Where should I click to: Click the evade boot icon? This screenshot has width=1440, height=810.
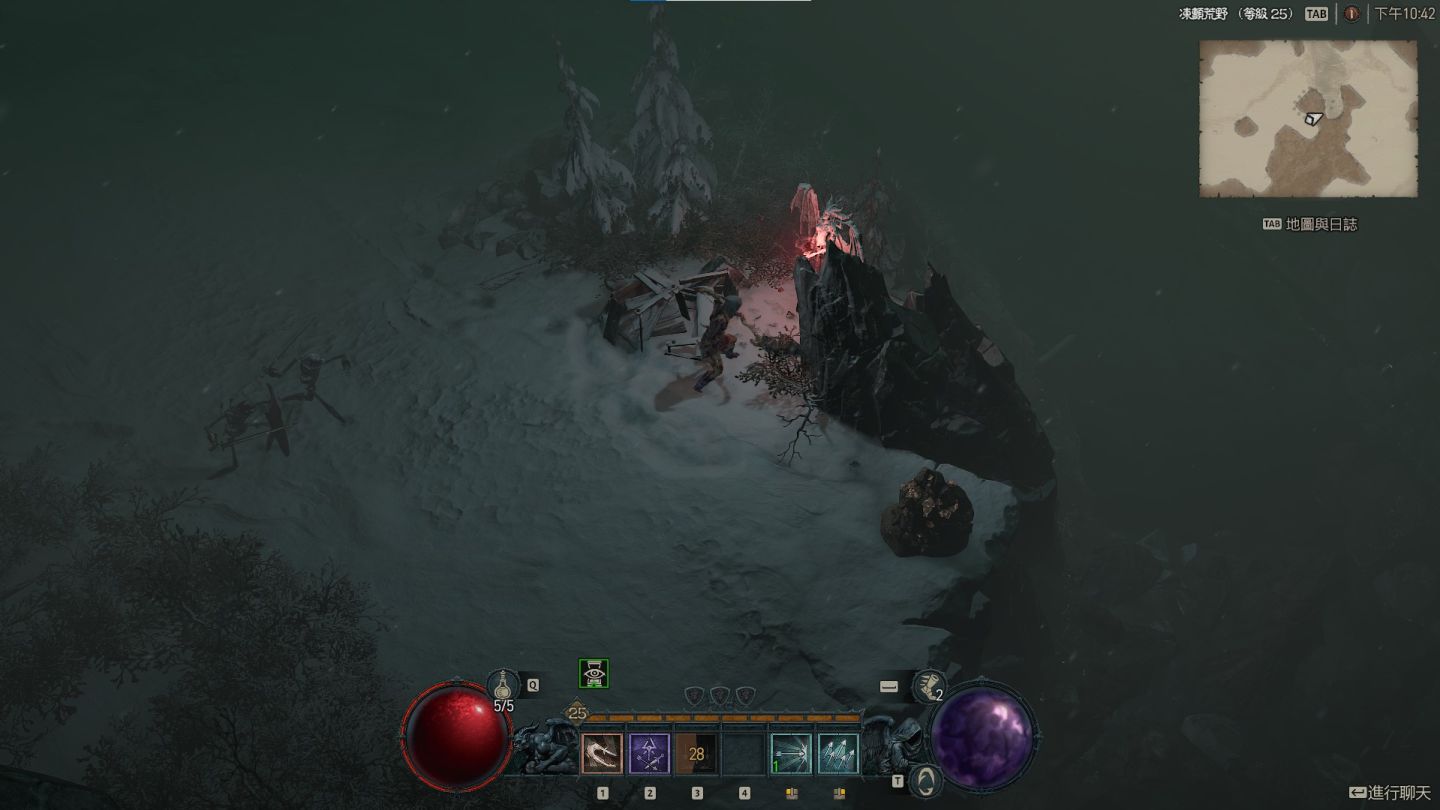[x=929, y=687]
